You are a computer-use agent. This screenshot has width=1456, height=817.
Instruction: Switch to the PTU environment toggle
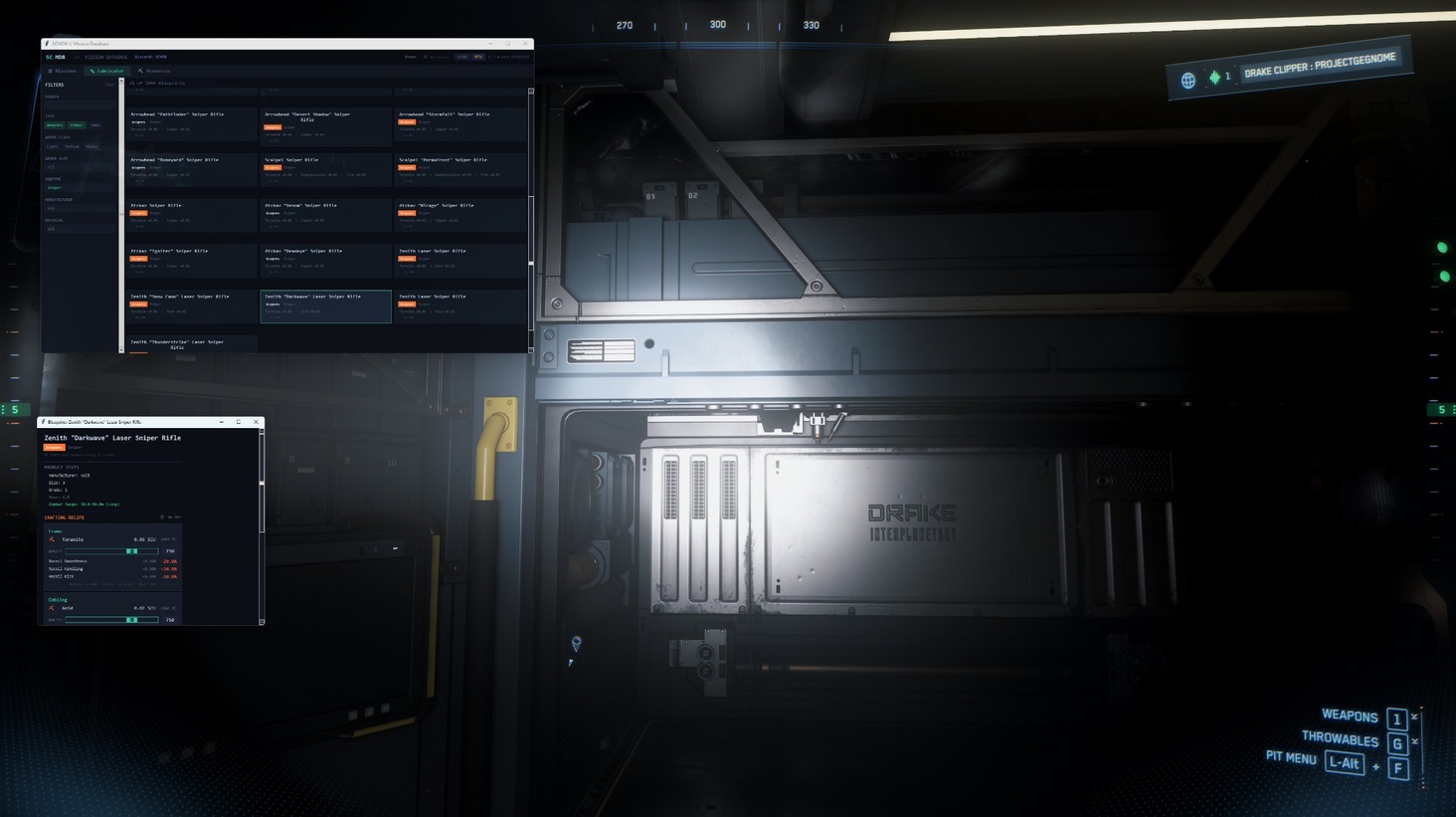478,57
